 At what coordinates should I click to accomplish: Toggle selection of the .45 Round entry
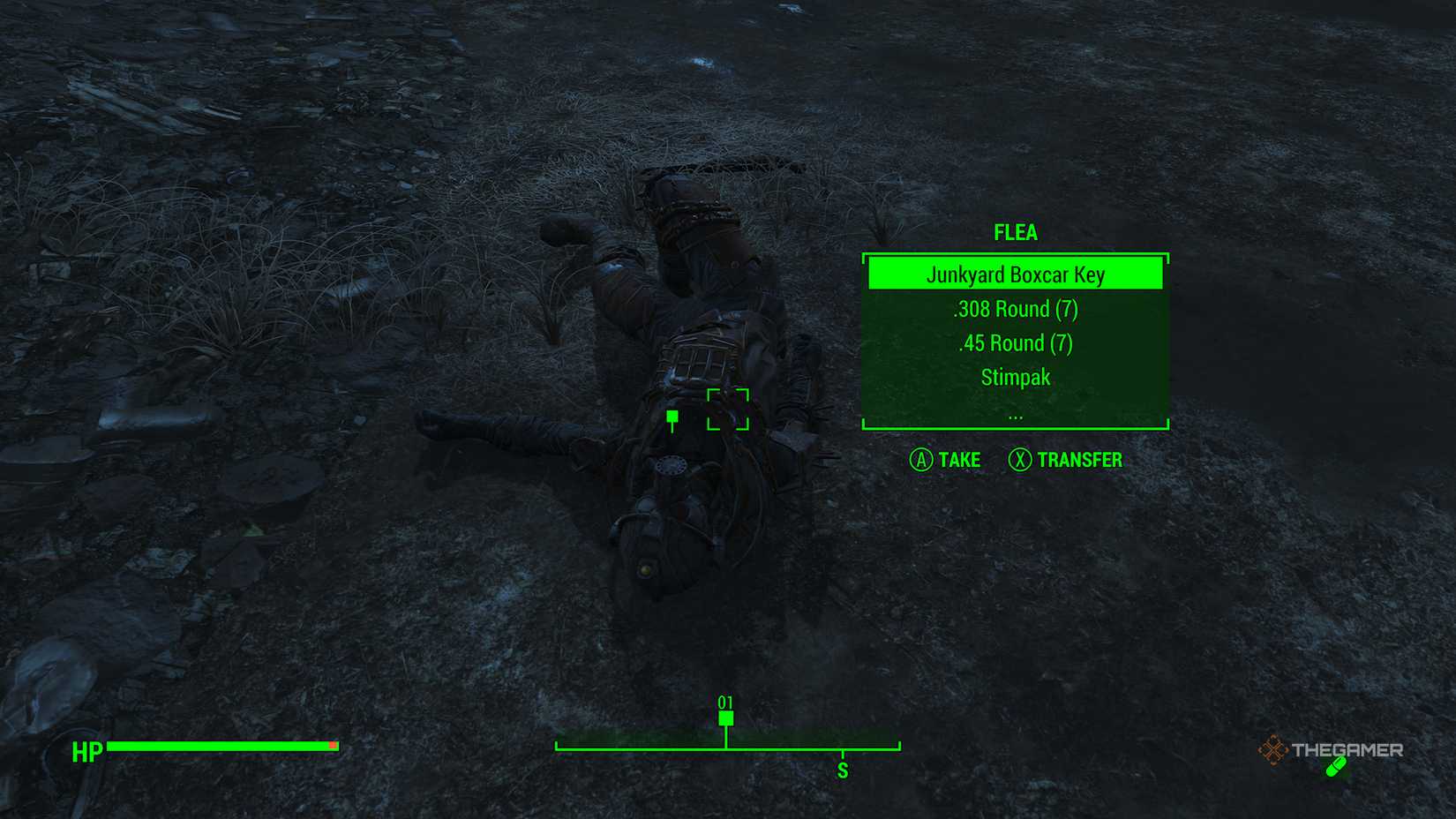tap(1016, 343)
